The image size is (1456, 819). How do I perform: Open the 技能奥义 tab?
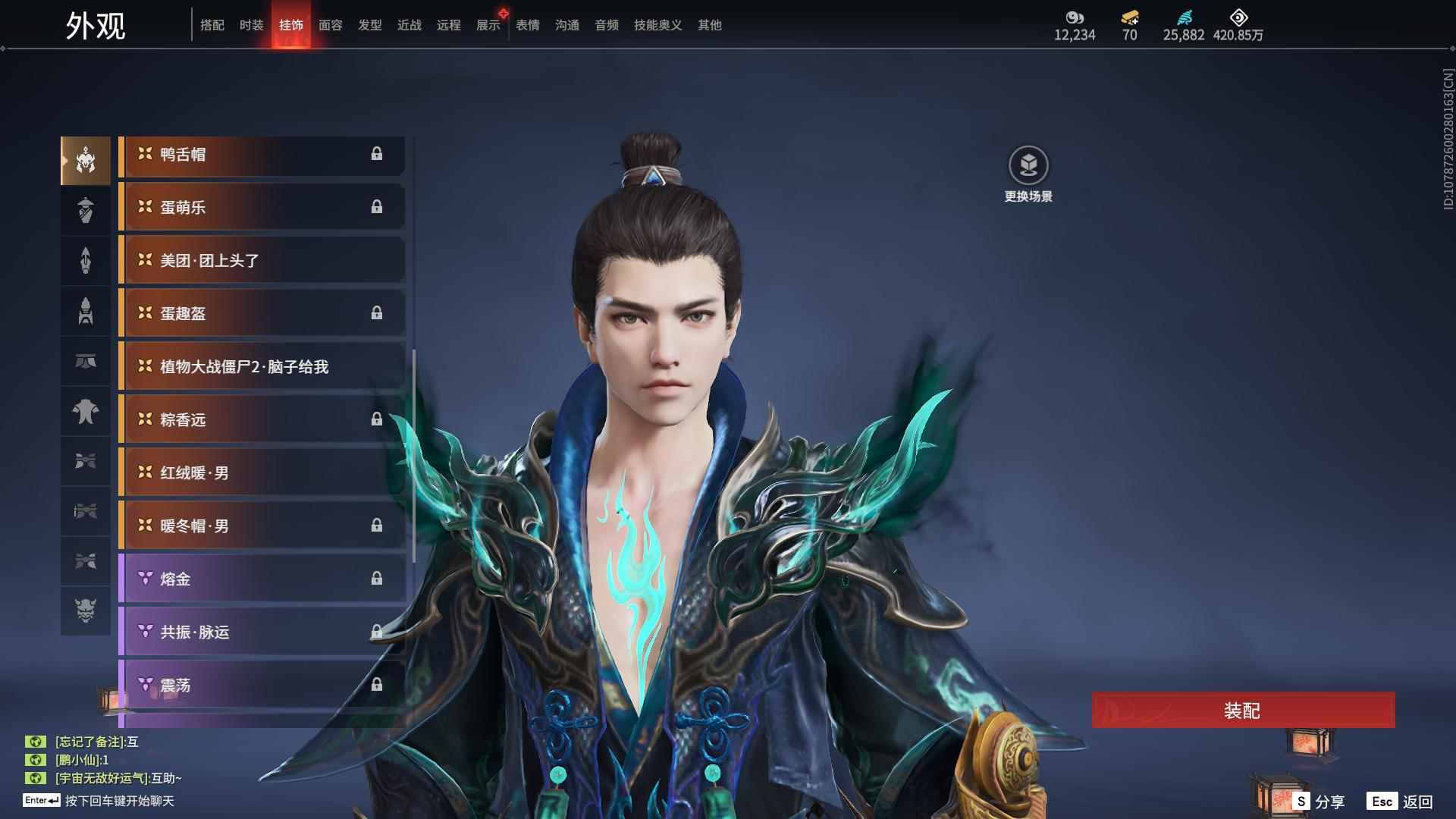click(658, 25)
